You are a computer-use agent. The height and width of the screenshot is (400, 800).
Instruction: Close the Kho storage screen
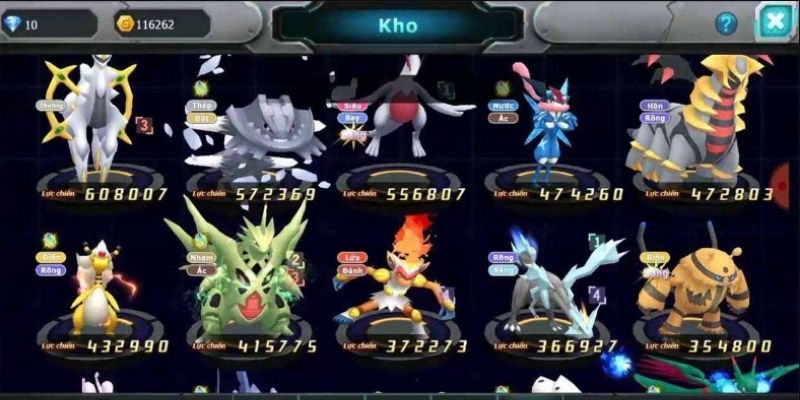point(774,22)
